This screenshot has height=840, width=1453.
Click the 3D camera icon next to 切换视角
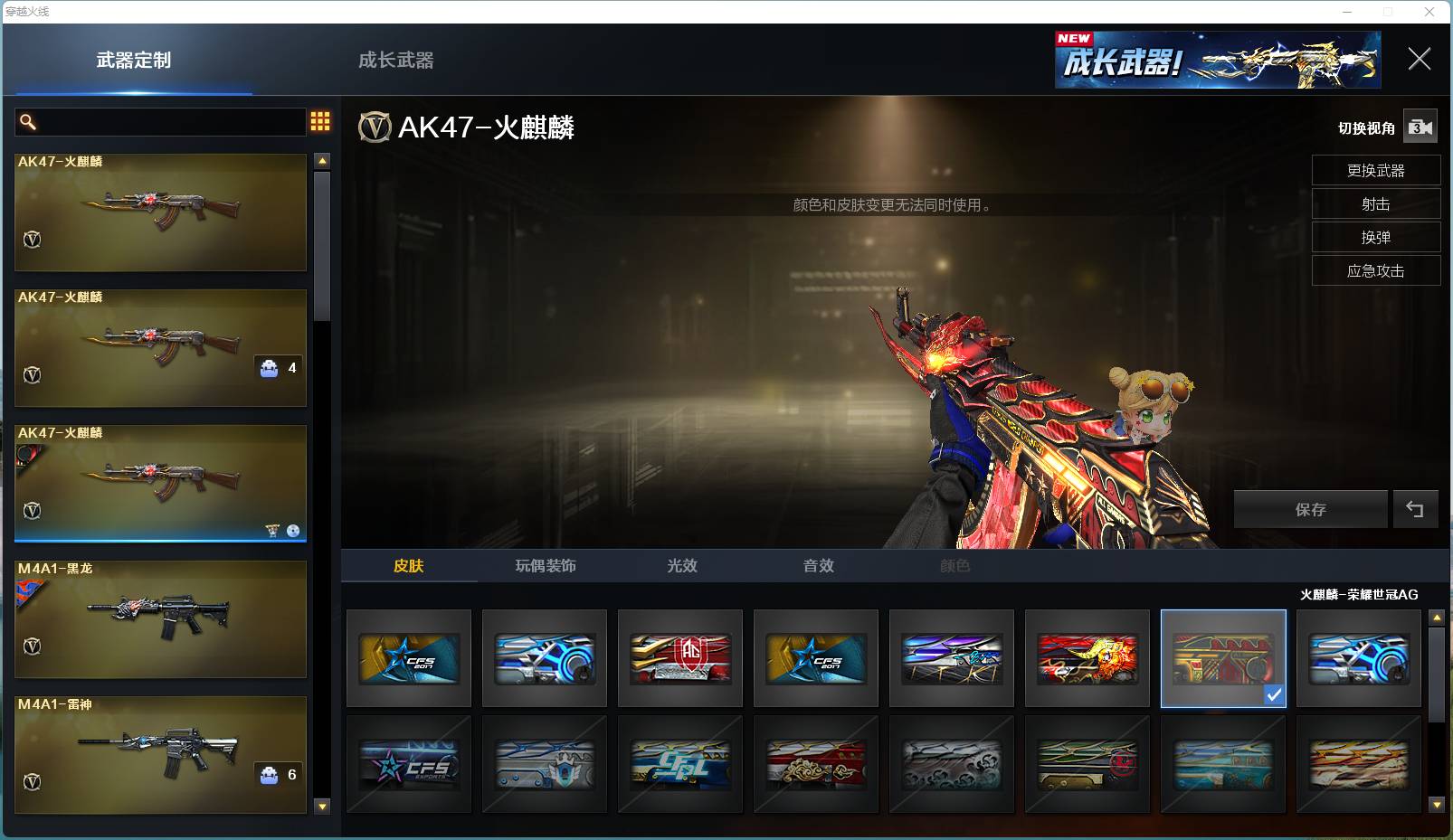click(x=1420, y=127)
